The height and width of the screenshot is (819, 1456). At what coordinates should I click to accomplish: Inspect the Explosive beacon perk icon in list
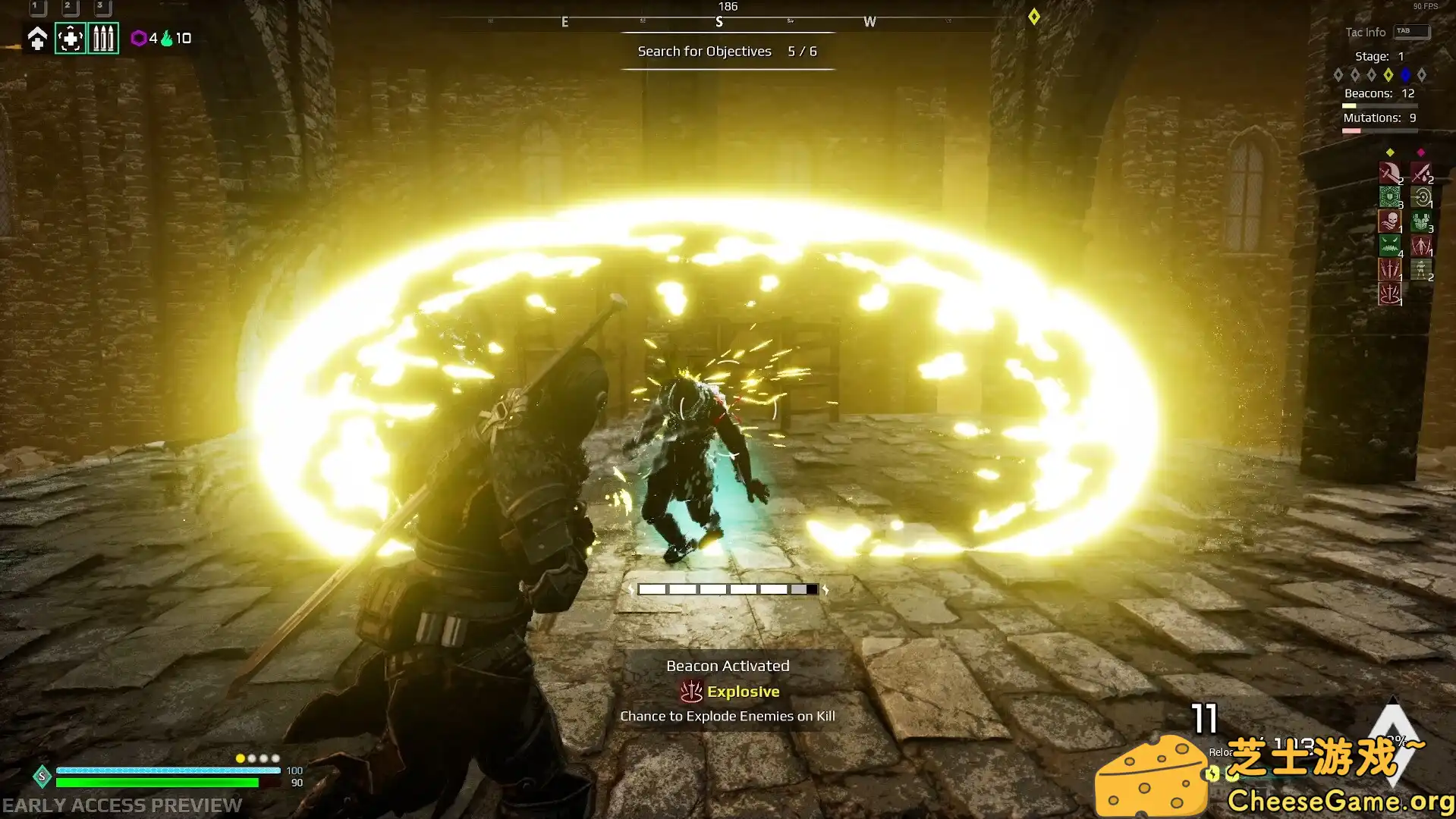tap(1389, 293)
